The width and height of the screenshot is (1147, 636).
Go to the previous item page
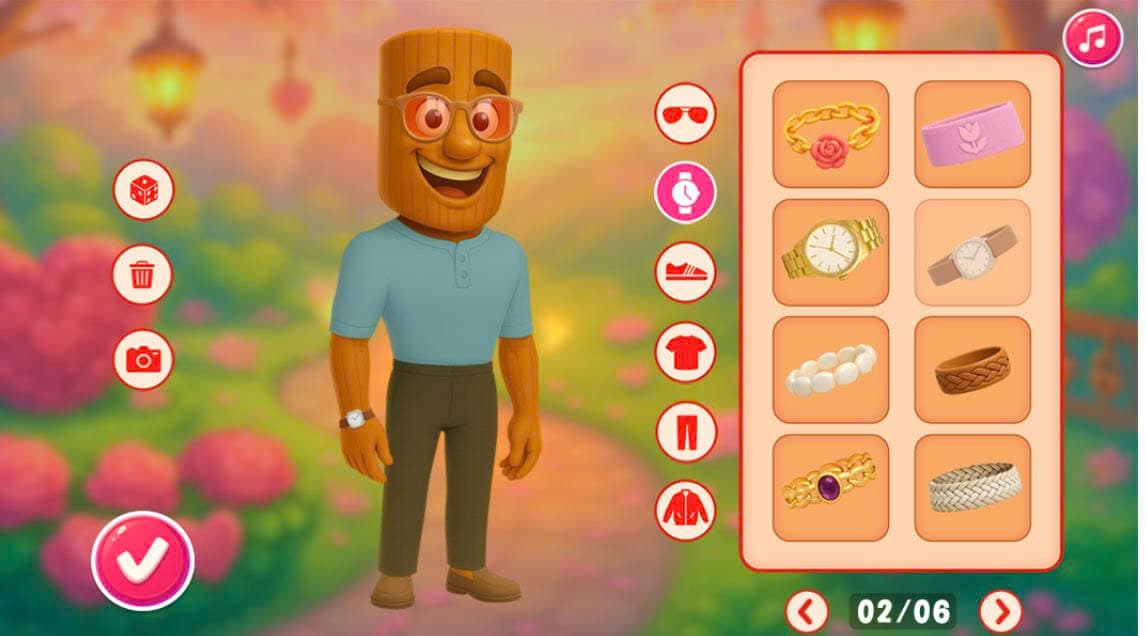[x=807, y=609]
